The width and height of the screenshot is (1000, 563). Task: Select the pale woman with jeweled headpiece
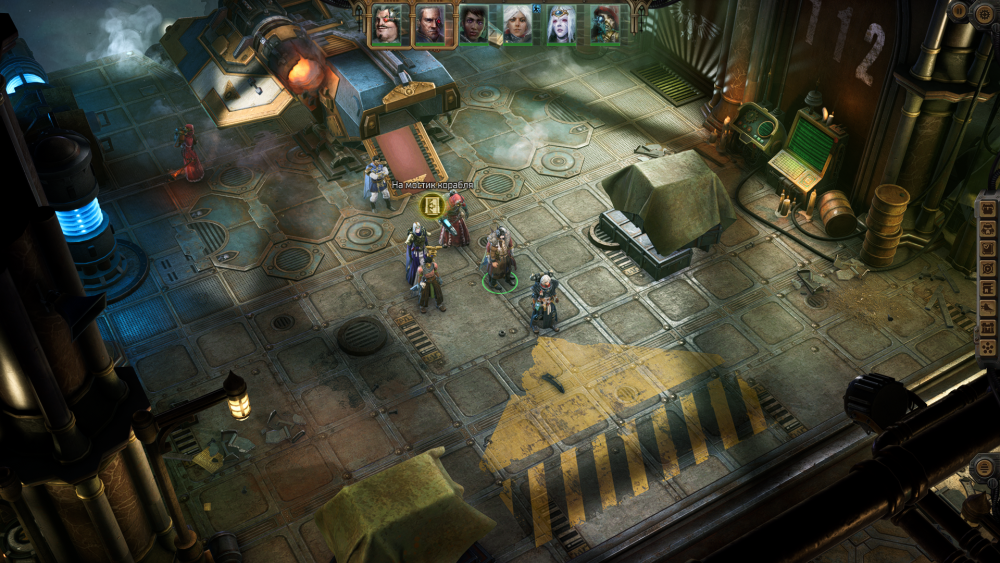[561, 24]
